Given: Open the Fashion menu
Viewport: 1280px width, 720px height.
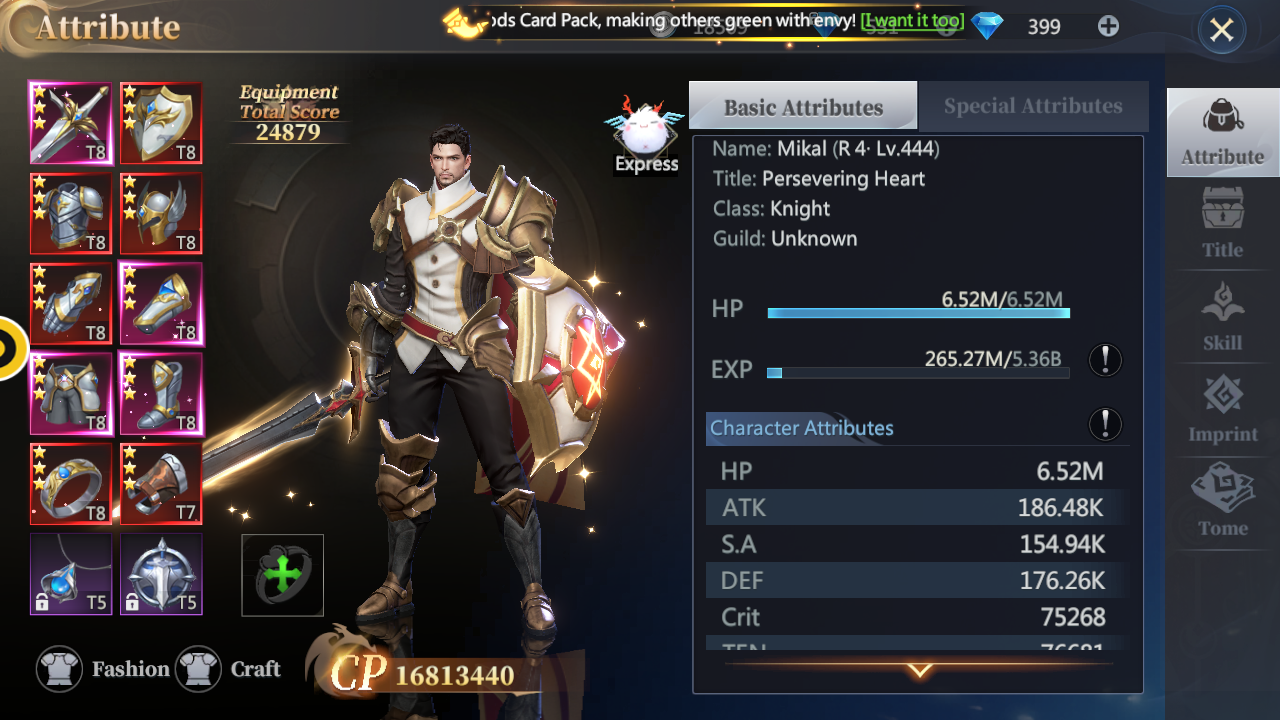Looking at the screenshot, I should pos(103,669).
